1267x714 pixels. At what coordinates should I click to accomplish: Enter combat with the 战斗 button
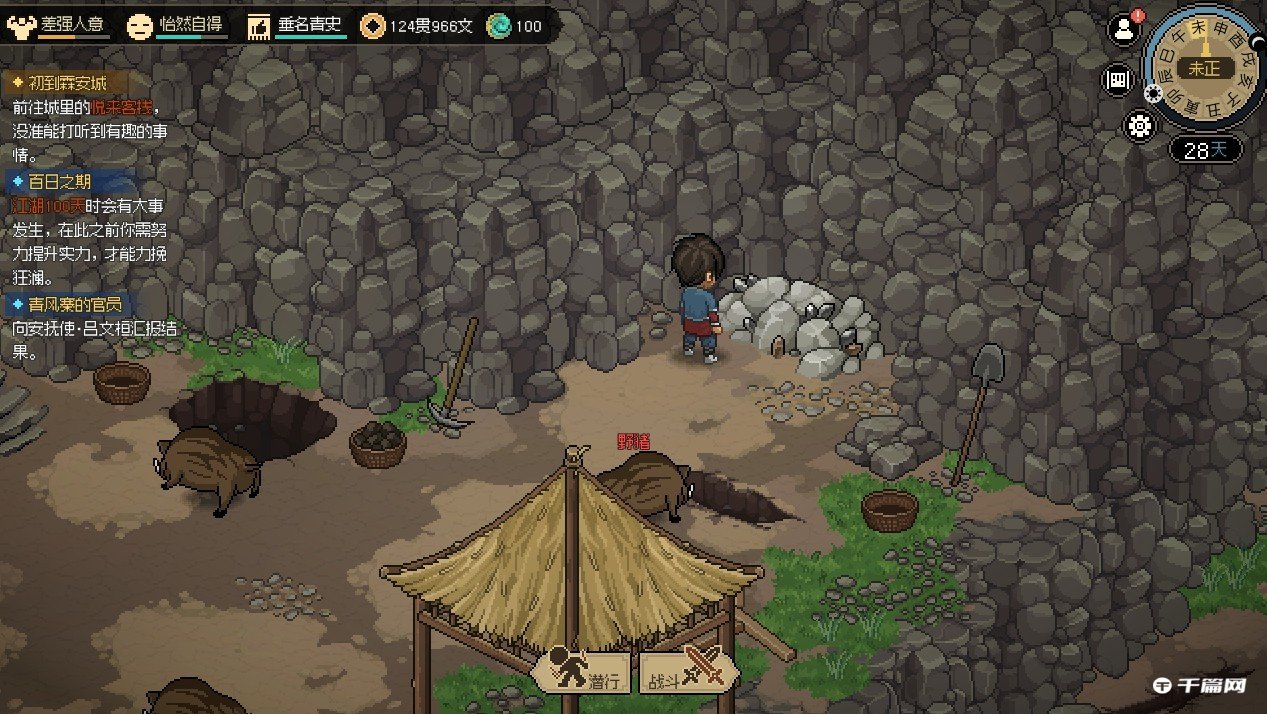[689, 672]
